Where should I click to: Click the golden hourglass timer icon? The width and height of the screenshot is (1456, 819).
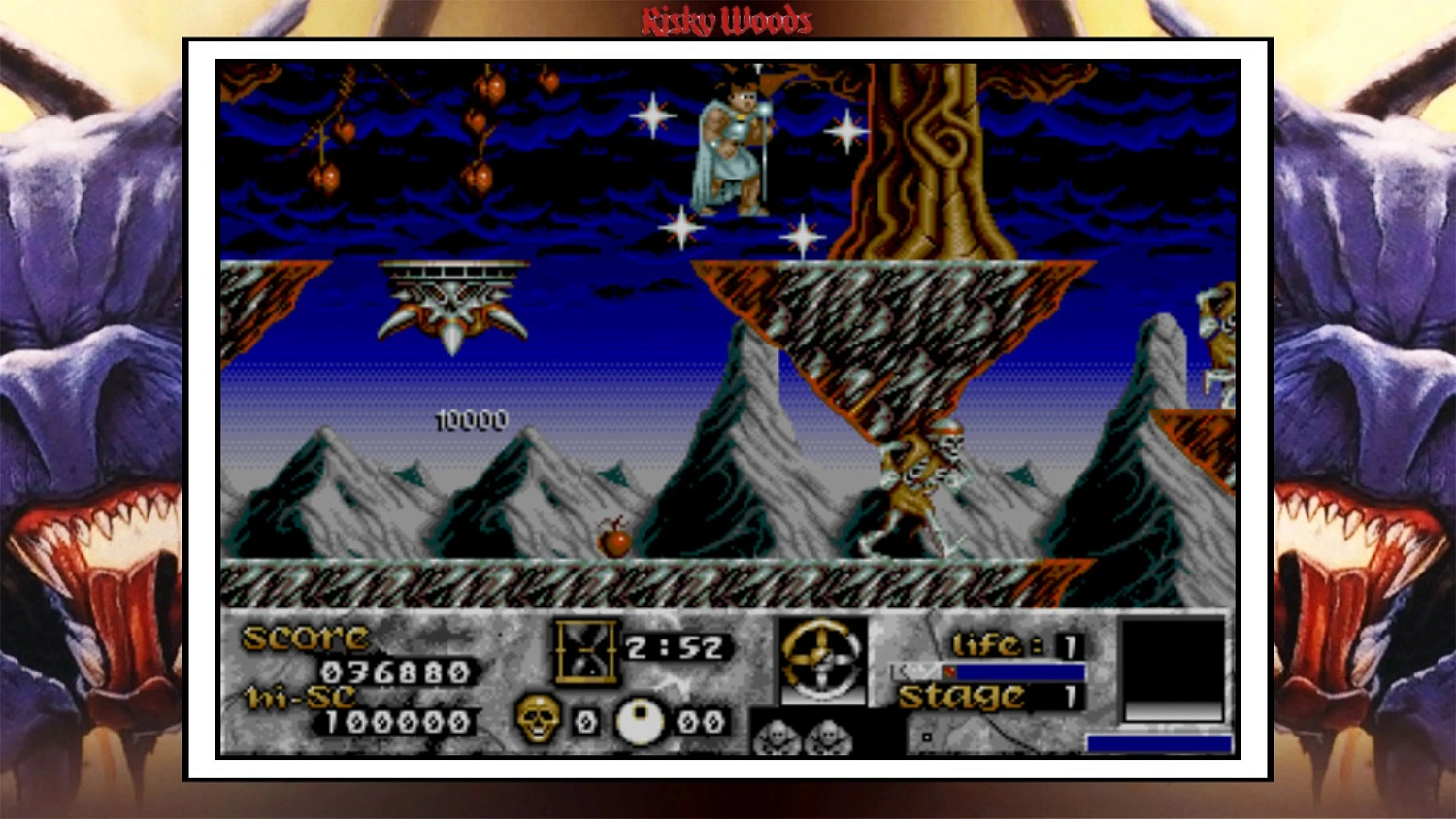pyautogui.click(x=587, y=650)
